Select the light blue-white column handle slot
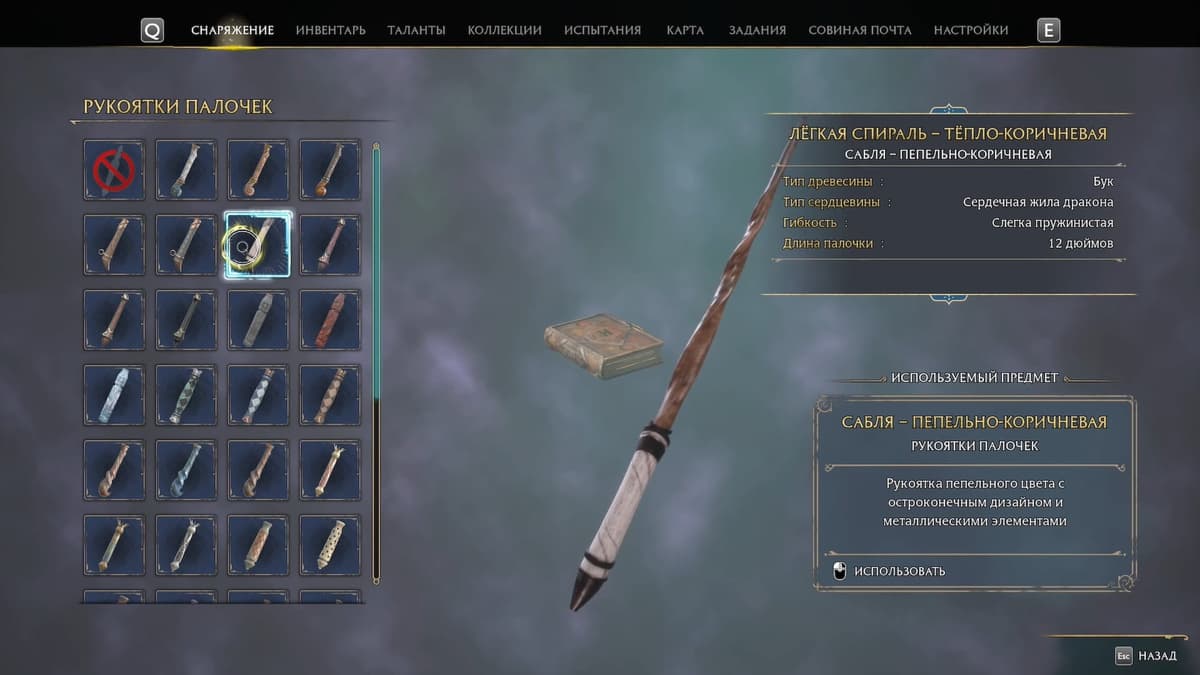 pos(114,395)
